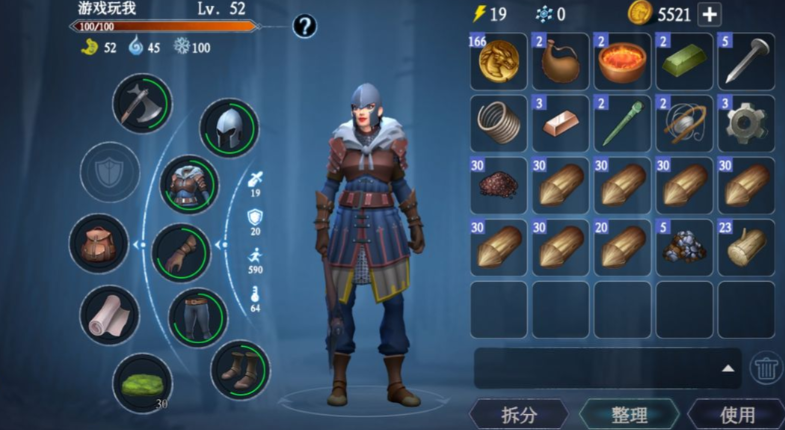The image size is (785, 430).
Task: Sort the inventory with the 整理 button
Action: pos(629,414)
